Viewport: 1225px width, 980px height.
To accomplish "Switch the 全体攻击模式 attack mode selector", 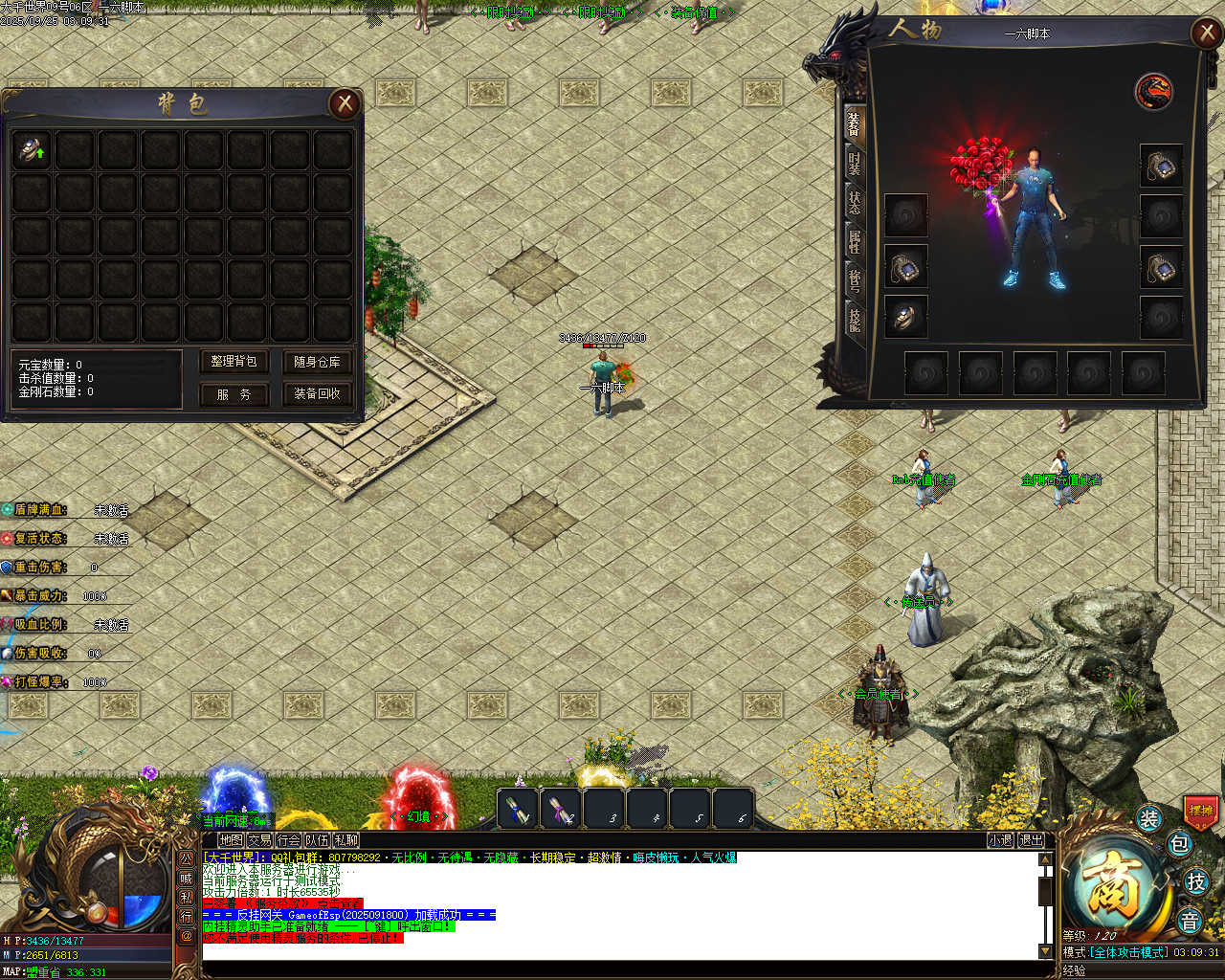I will [1129, 952].
